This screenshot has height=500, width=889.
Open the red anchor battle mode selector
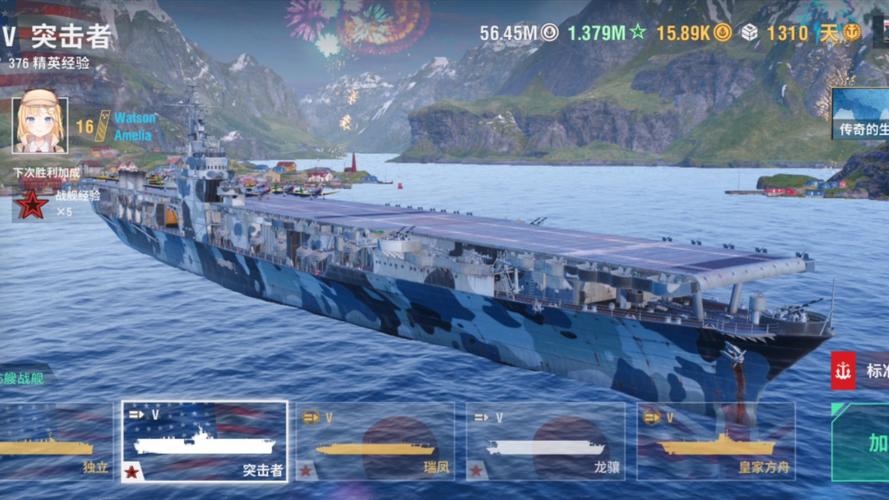click(843, 371)
